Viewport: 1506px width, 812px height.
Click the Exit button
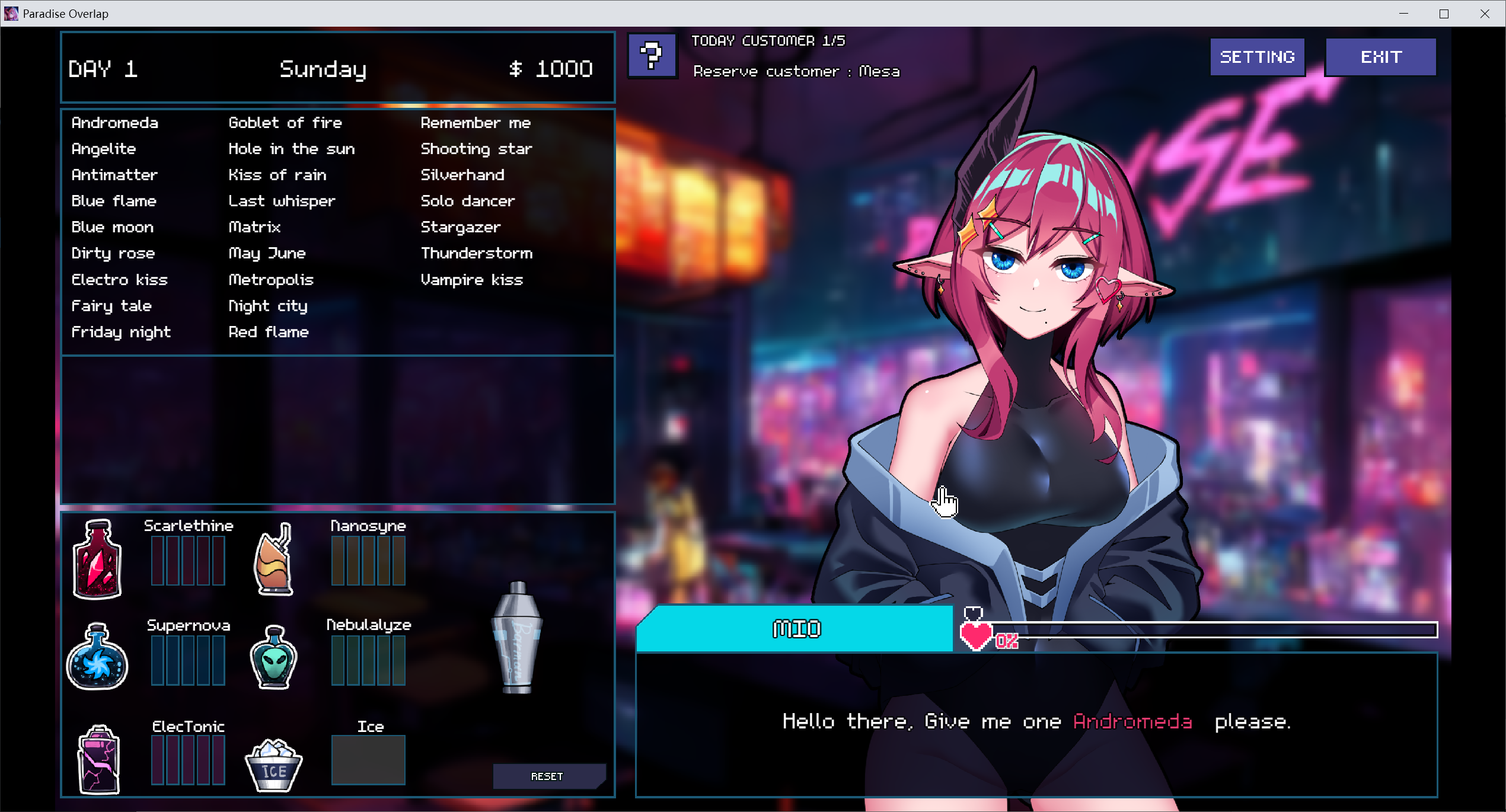[1380, 57]
